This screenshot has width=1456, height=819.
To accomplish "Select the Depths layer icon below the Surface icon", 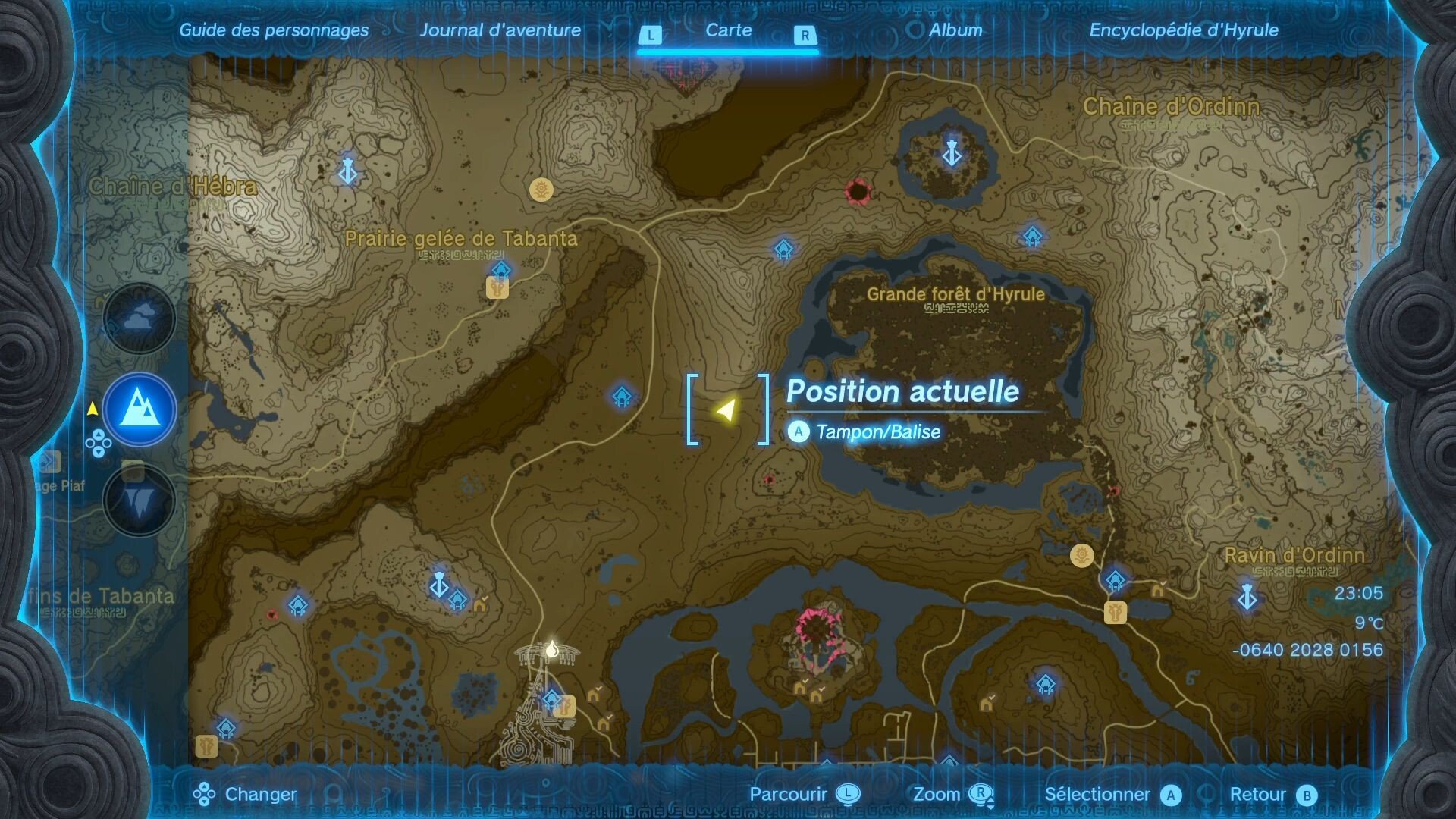I will coord(139,500).
